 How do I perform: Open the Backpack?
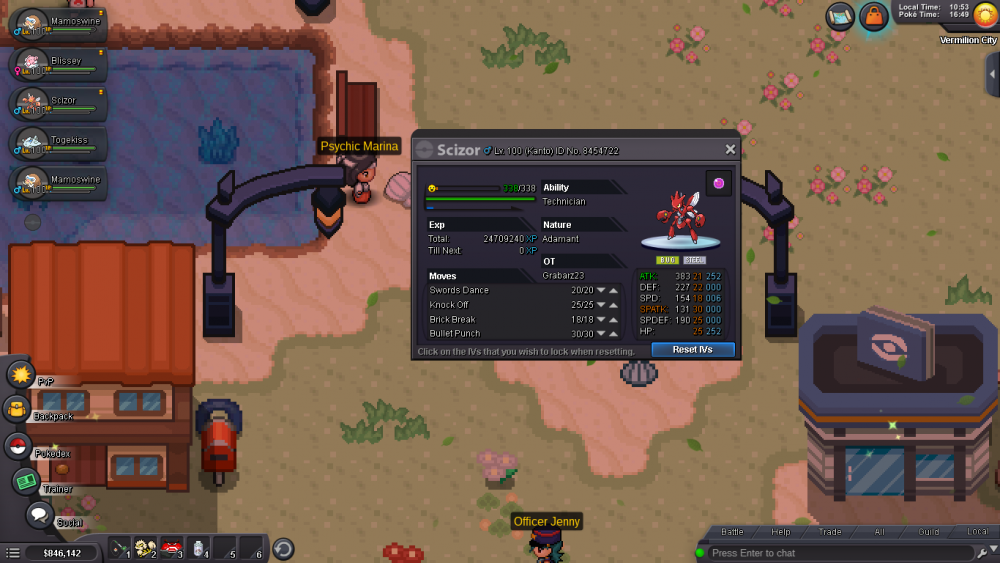pos(17,409)
